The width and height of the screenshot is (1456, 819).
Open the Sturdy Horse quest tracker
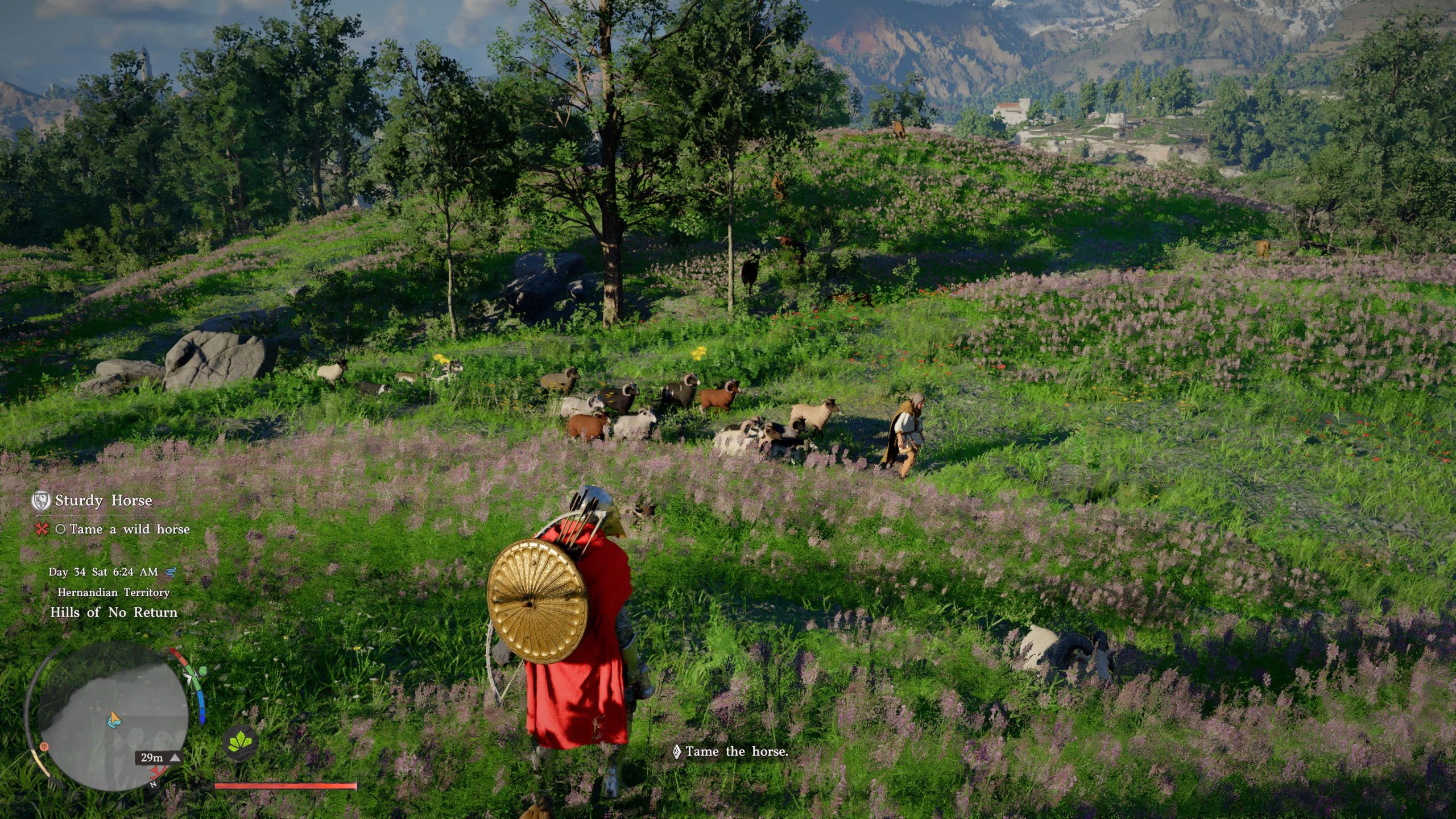click(104, 500)
